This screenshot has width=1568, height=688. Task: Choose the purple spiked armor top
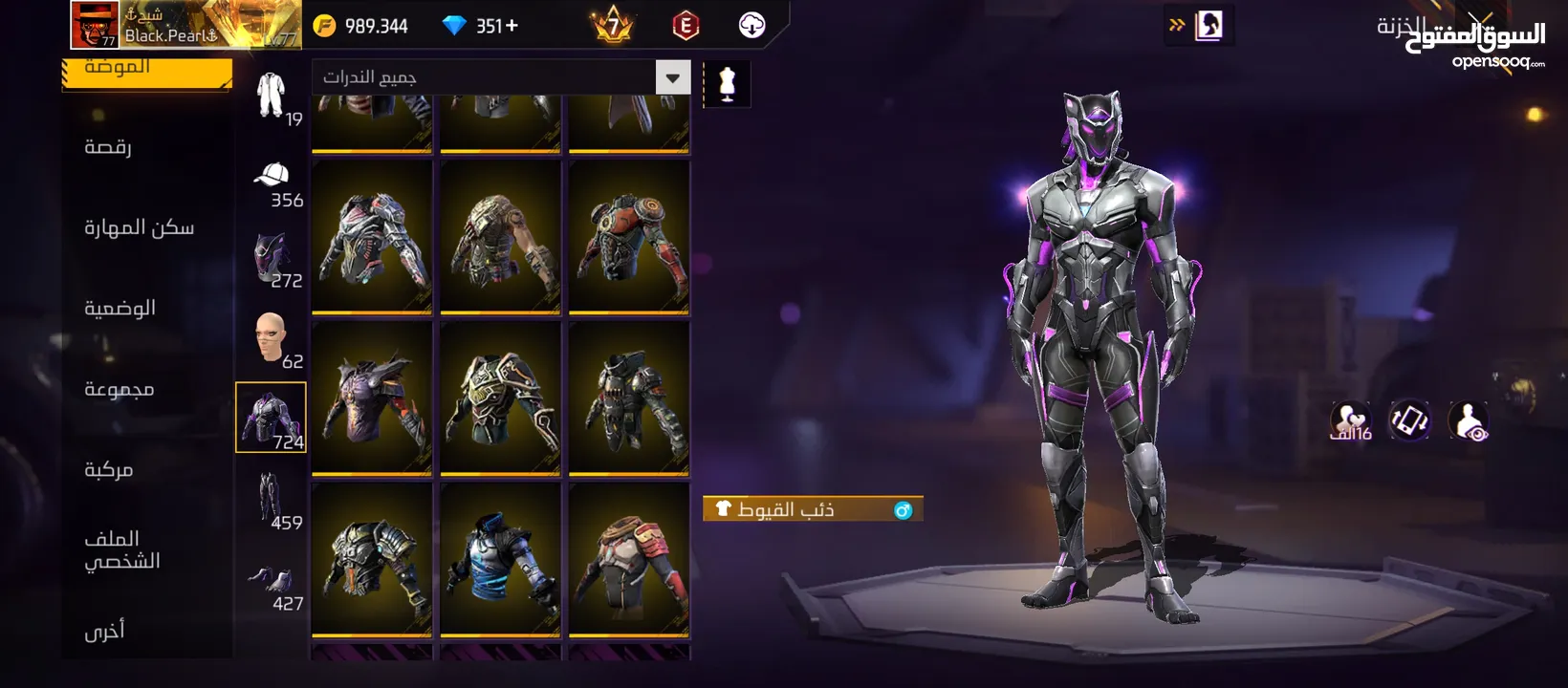372,398
